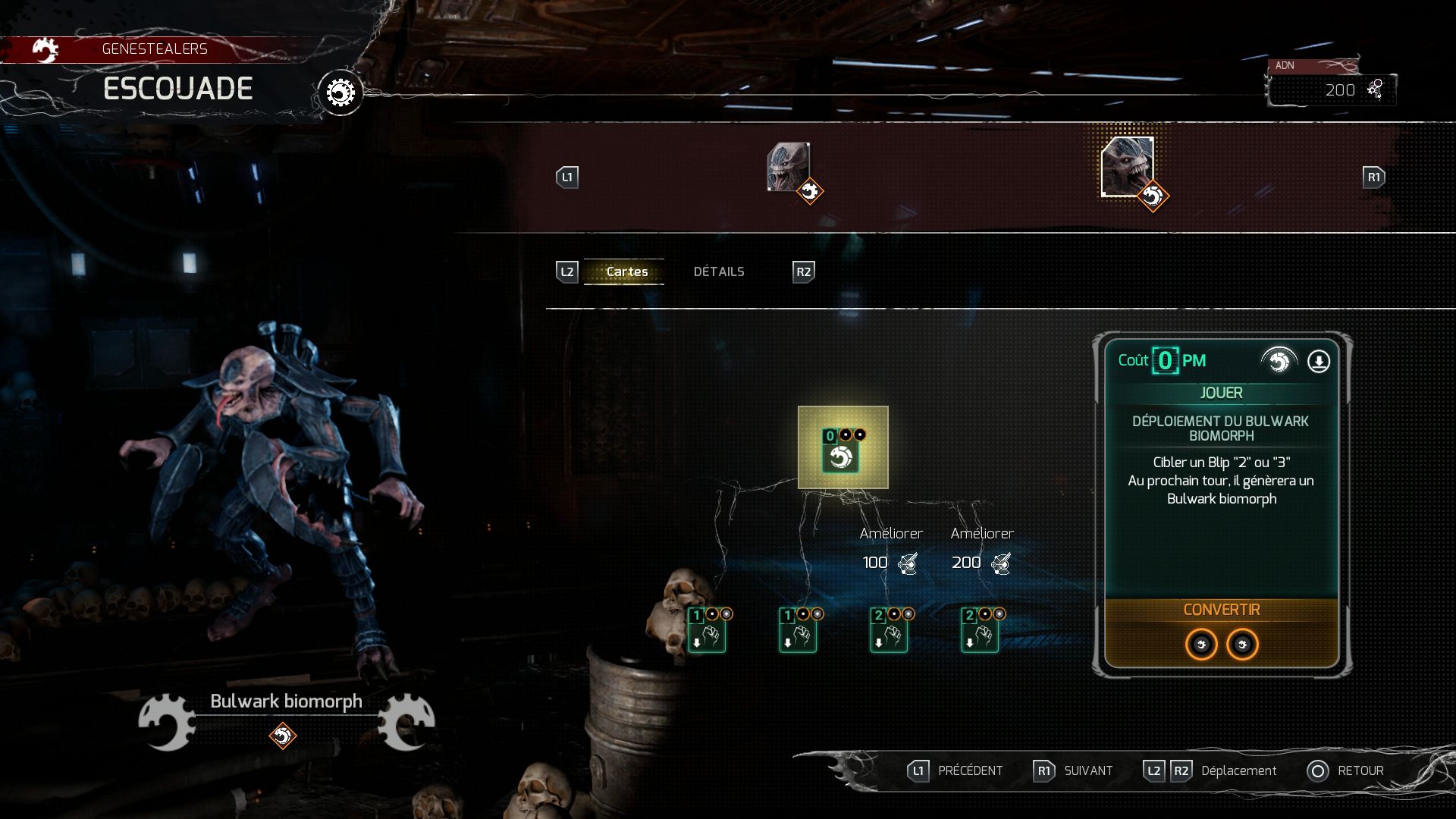Click the JOUER action on the card panel
The width and height of the screenshot is (1456, 819).
pyautogui.click(x=1222, y=393)
